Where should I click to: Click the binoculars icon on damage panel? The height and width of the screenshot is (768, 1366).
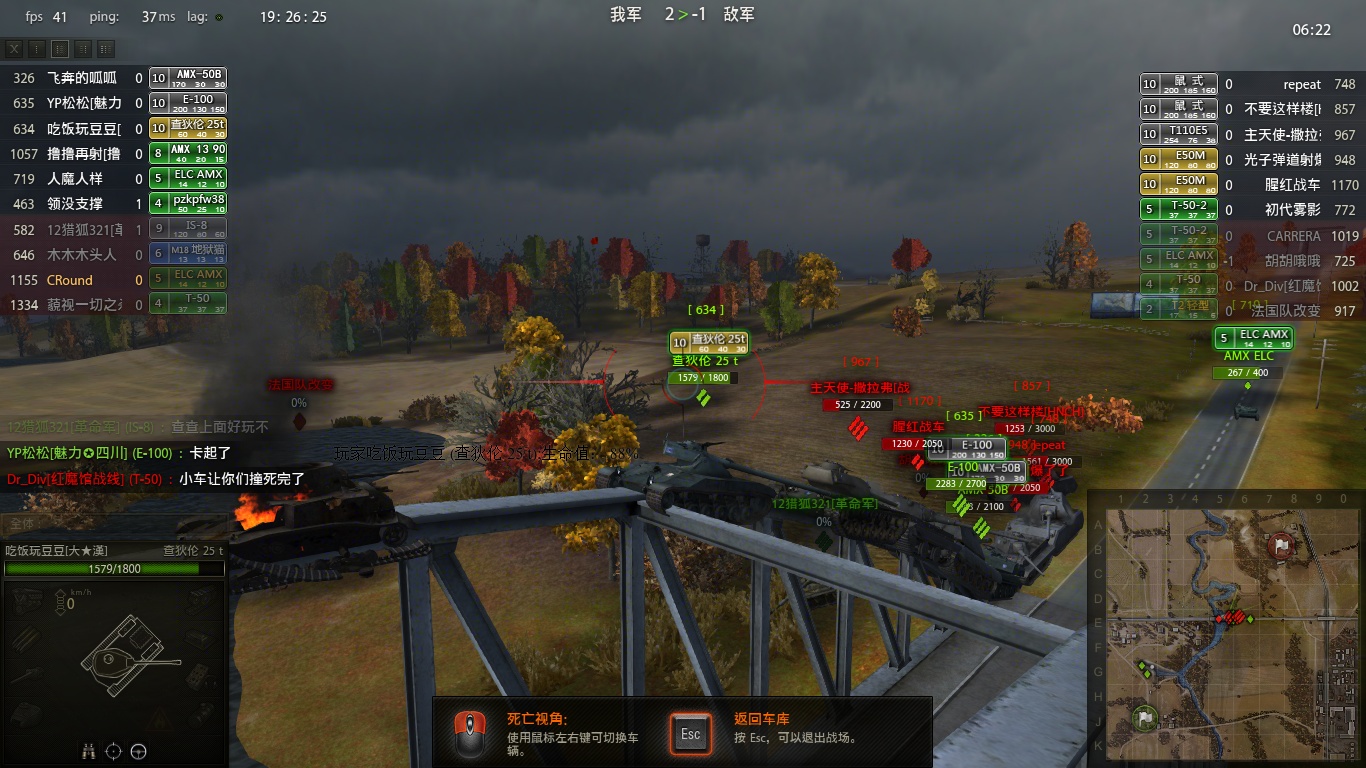point(89,751)
